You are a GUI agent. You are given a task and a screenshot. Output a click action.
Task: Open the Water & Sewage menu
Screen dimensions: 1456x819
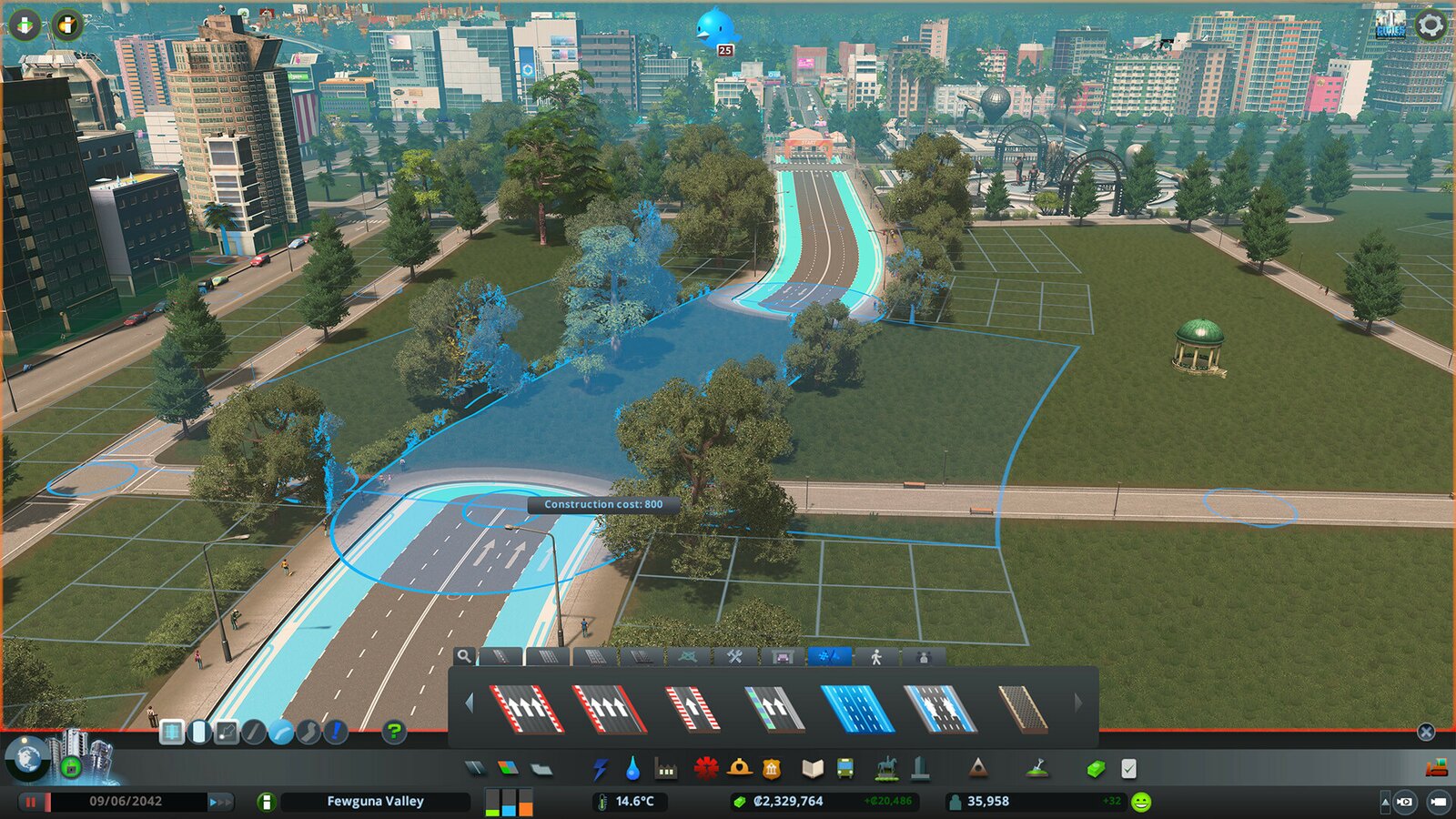pyautogui.click(x=633, y=769)
